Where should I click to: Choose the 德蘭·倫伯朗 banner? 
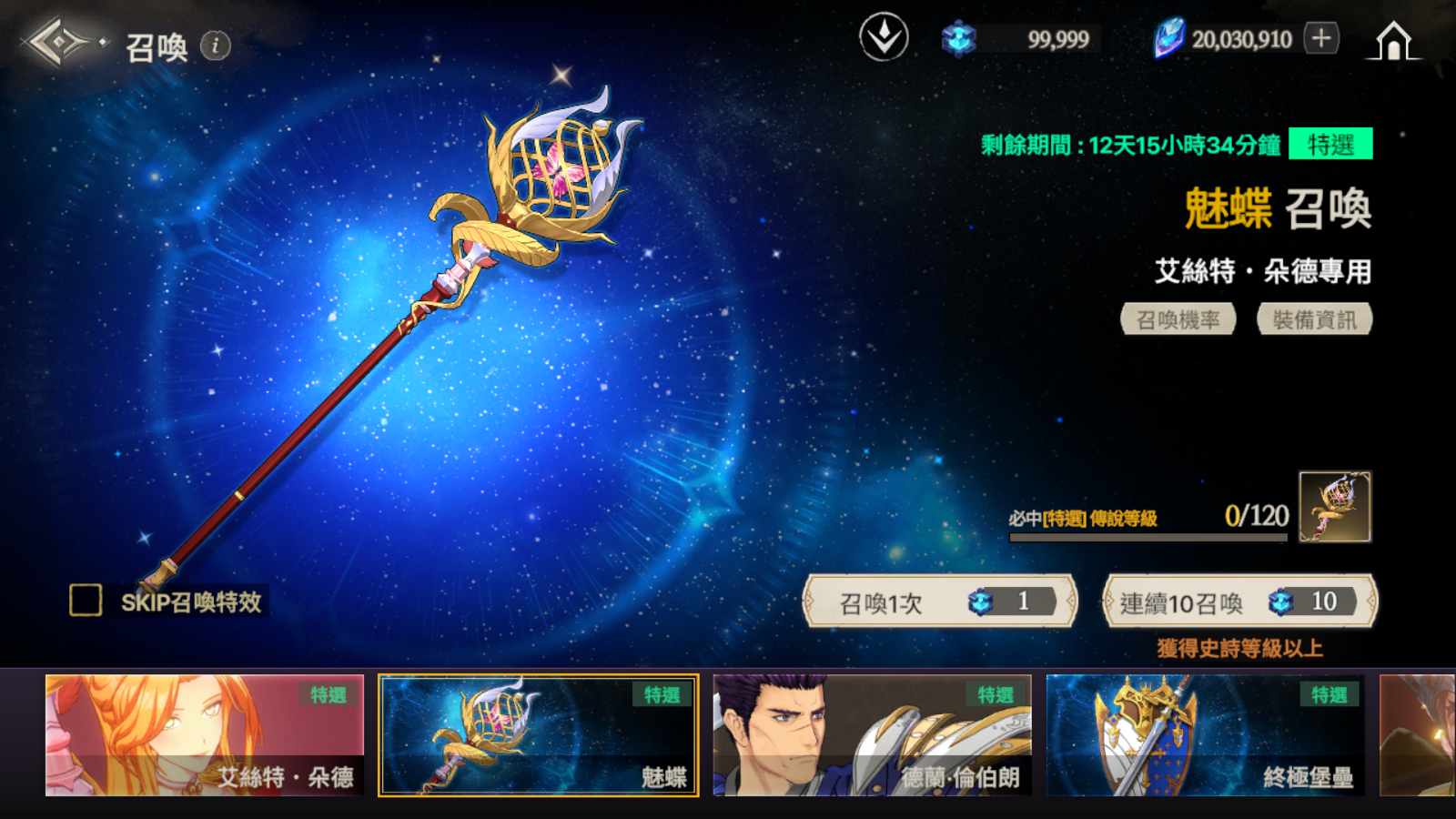pyautogui.click(x=872, y=735)
